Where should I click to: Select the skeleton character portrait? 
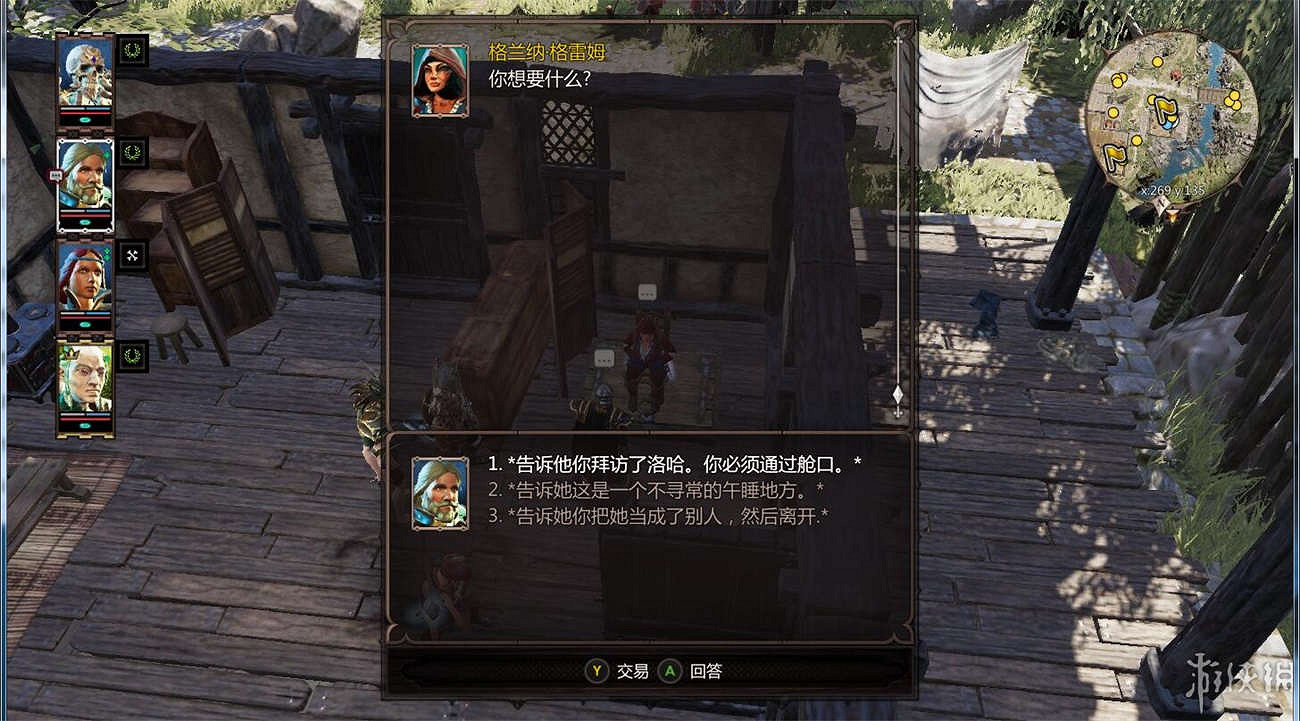click(88, 74)
